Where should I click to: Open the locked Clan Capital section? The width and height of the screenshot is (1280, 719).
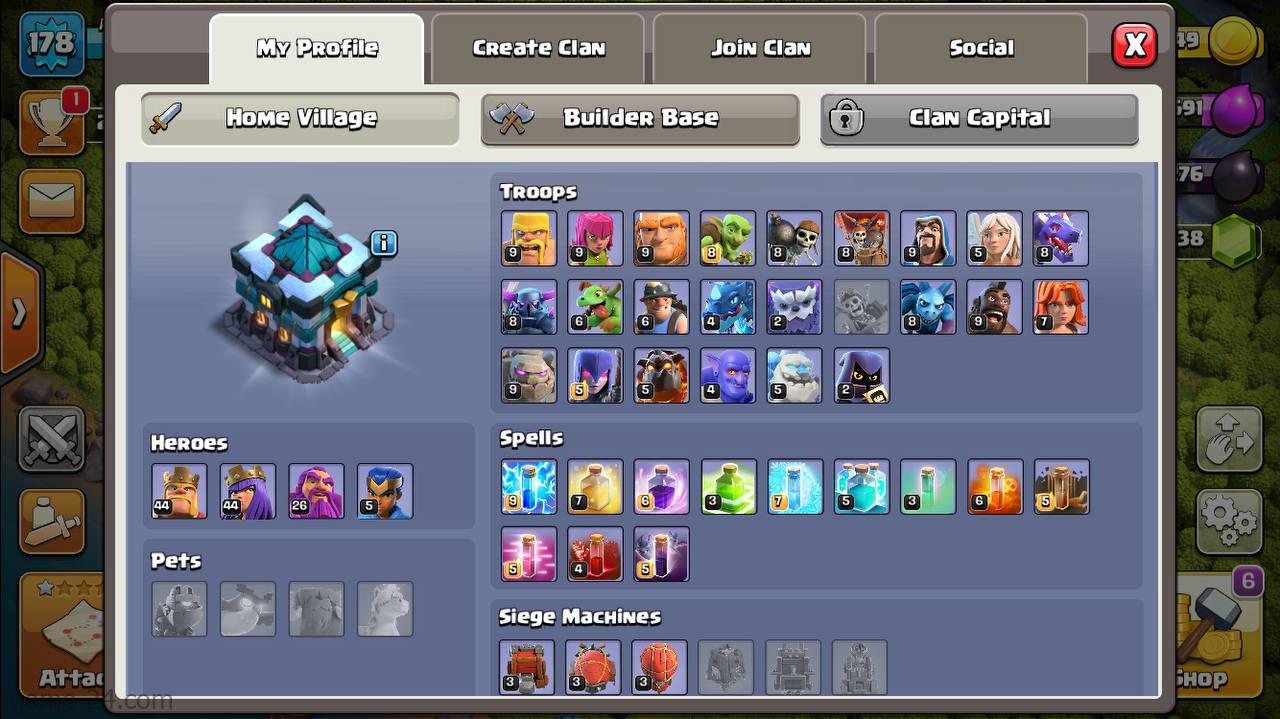point(979,118)
